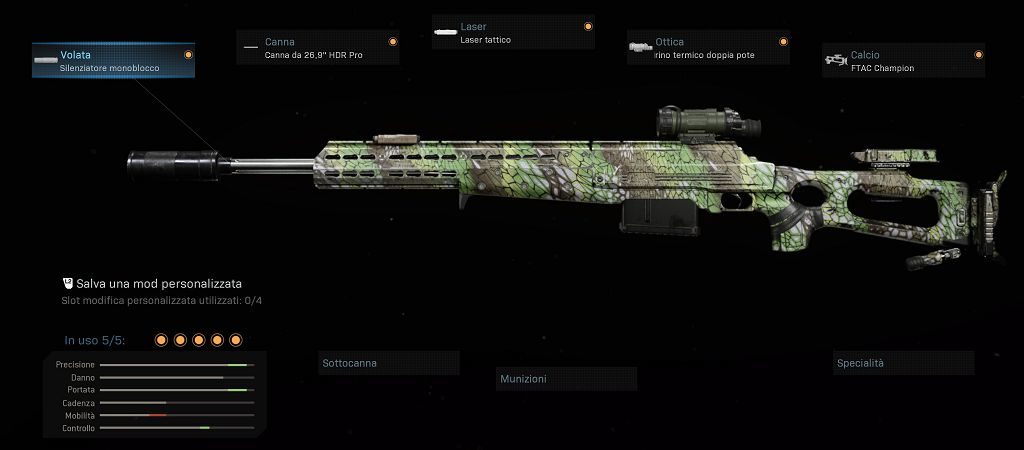Select the Calcio stock attachment slot
This screenshot has height=450, width=1024.
903,60
